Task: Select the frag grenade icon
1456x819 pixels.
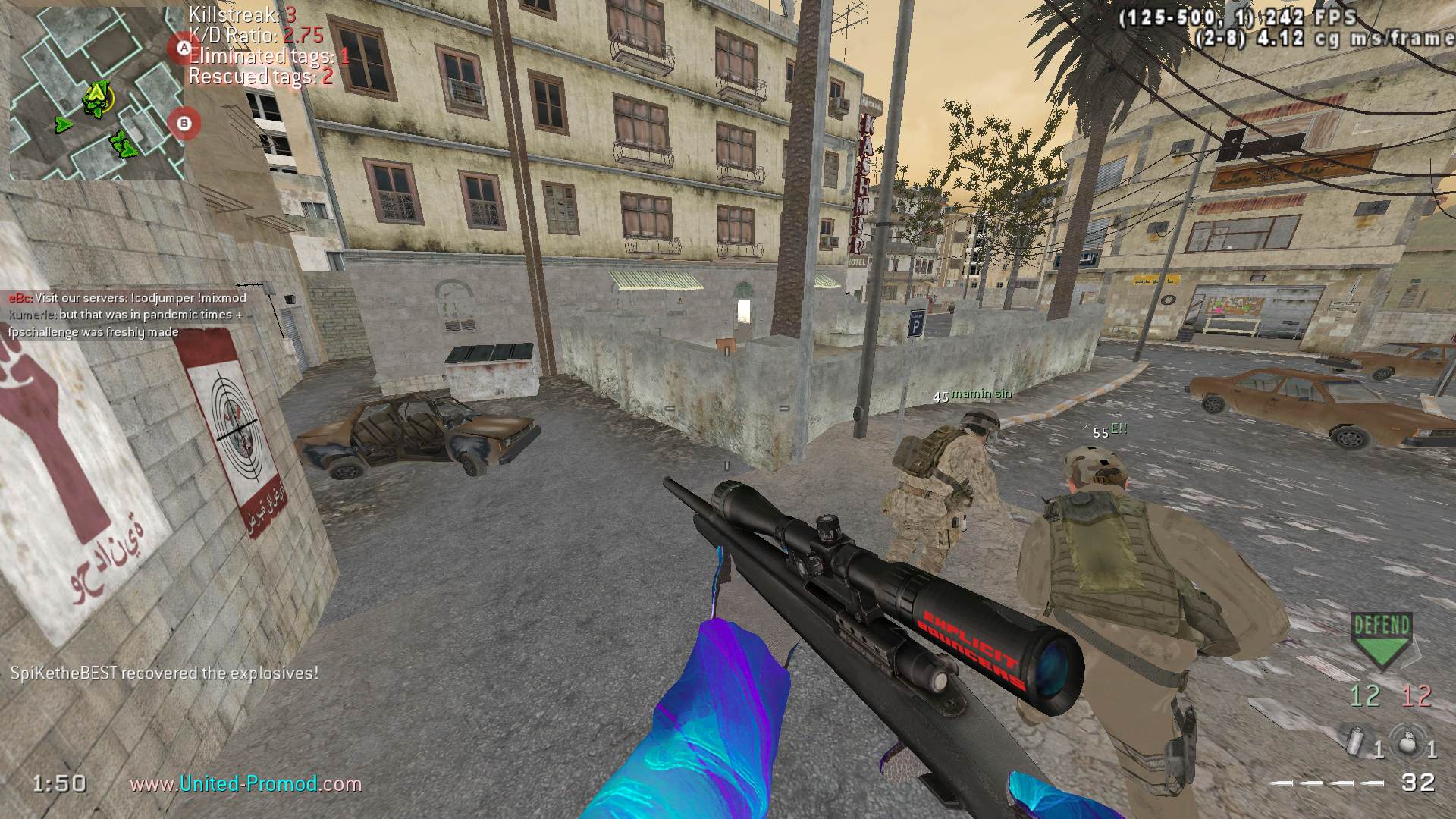Action: [1408, 741]
